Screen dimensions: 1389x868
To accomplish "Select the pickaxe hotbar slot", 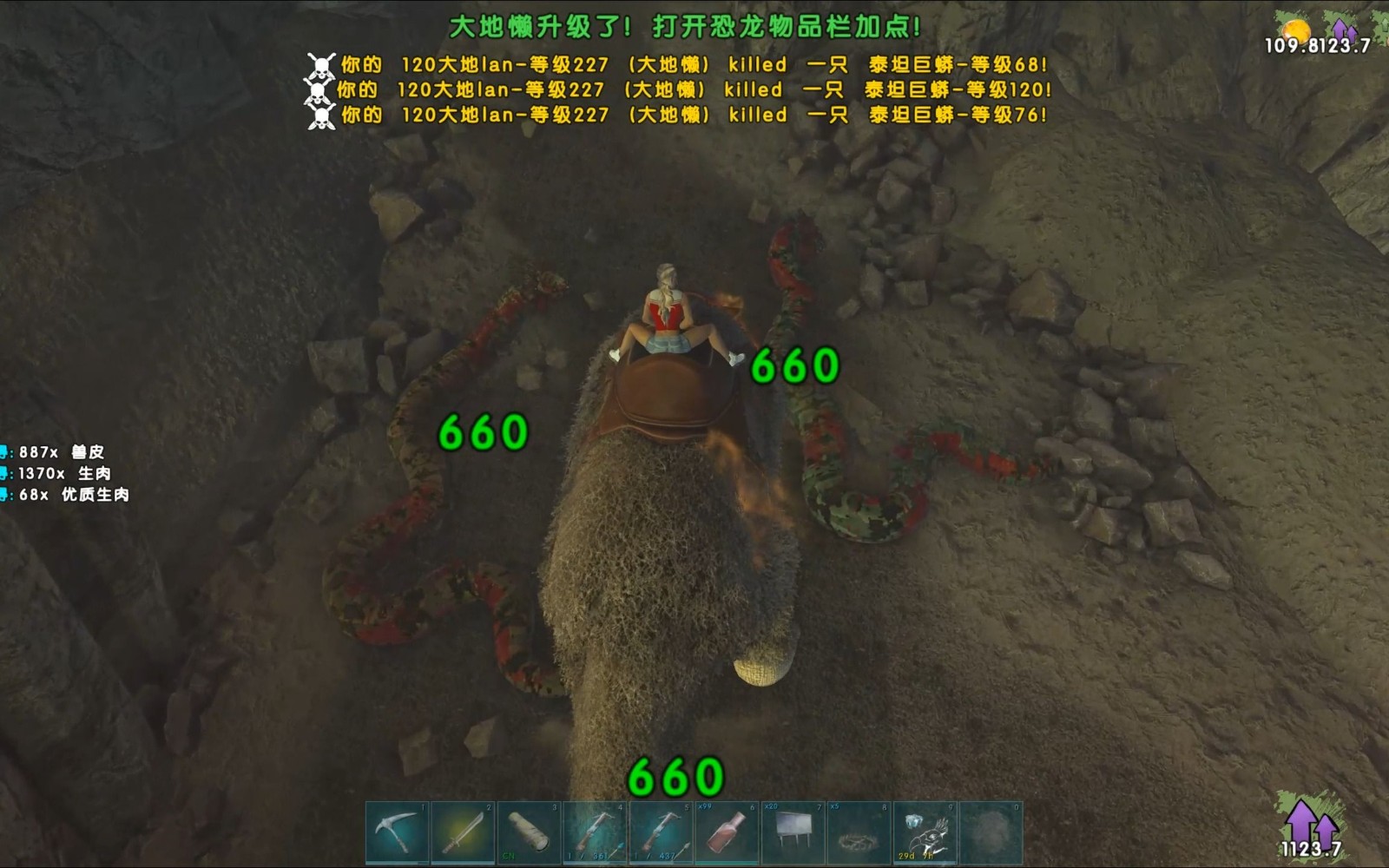I will [398, 833].
